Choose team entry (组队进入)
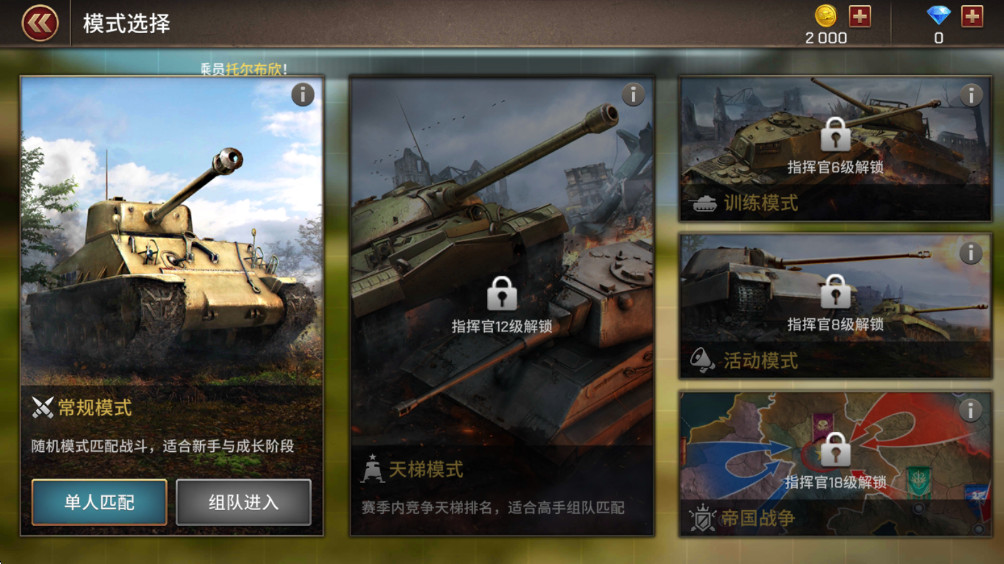The image size is (1004, 564). [x=243, y=502]
